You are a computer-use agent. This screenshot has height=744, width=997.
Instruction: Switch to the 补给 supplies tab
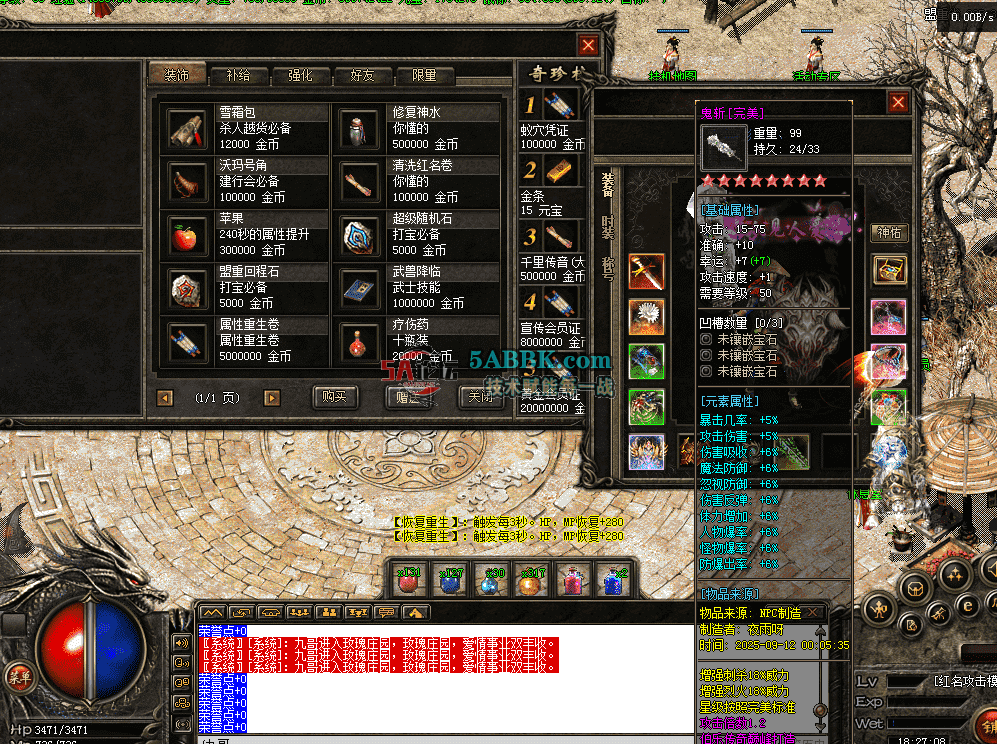point(238,75)
